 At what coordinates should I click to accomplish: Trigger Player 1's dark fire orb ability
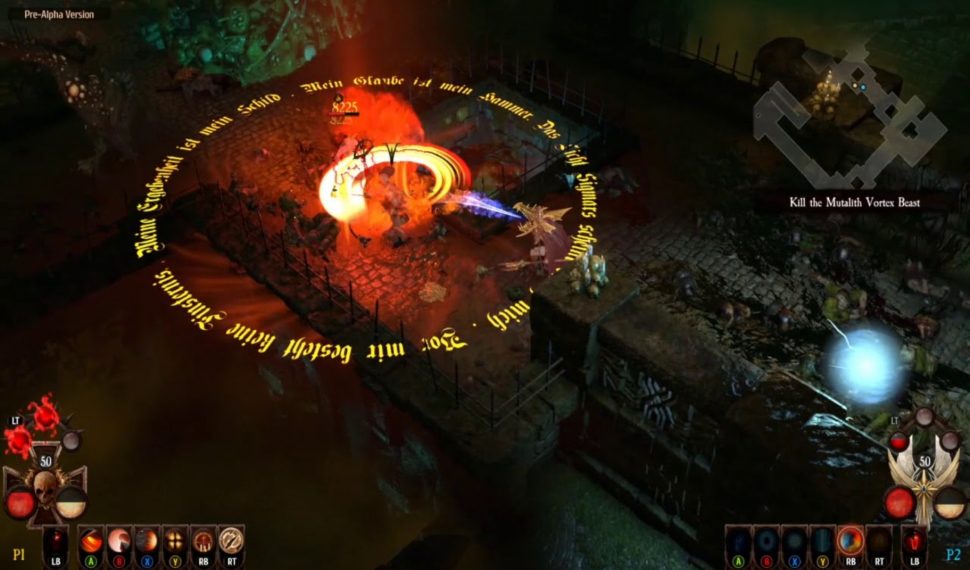coord(147,540)
